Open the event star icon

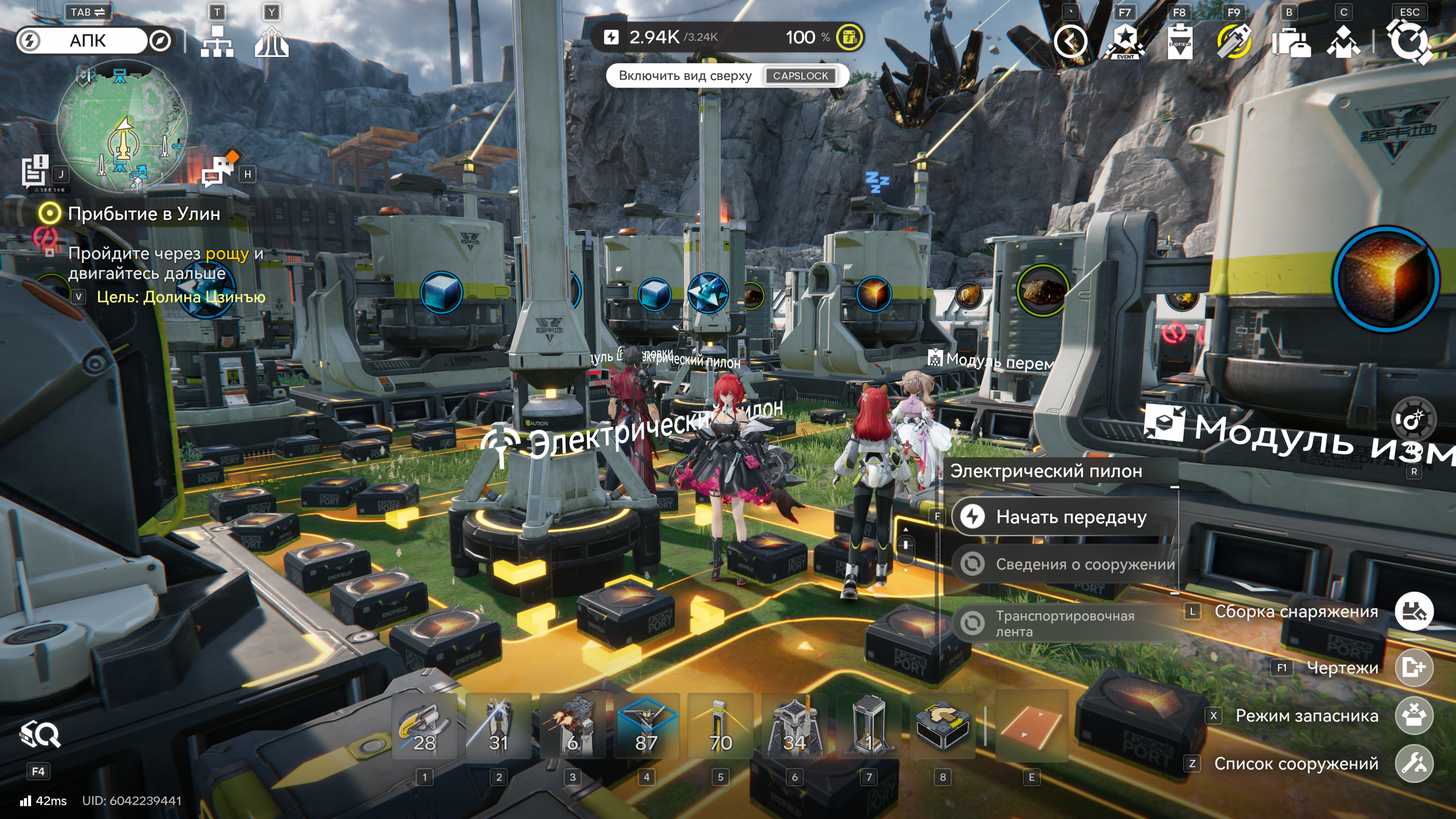pos(1125,41)
